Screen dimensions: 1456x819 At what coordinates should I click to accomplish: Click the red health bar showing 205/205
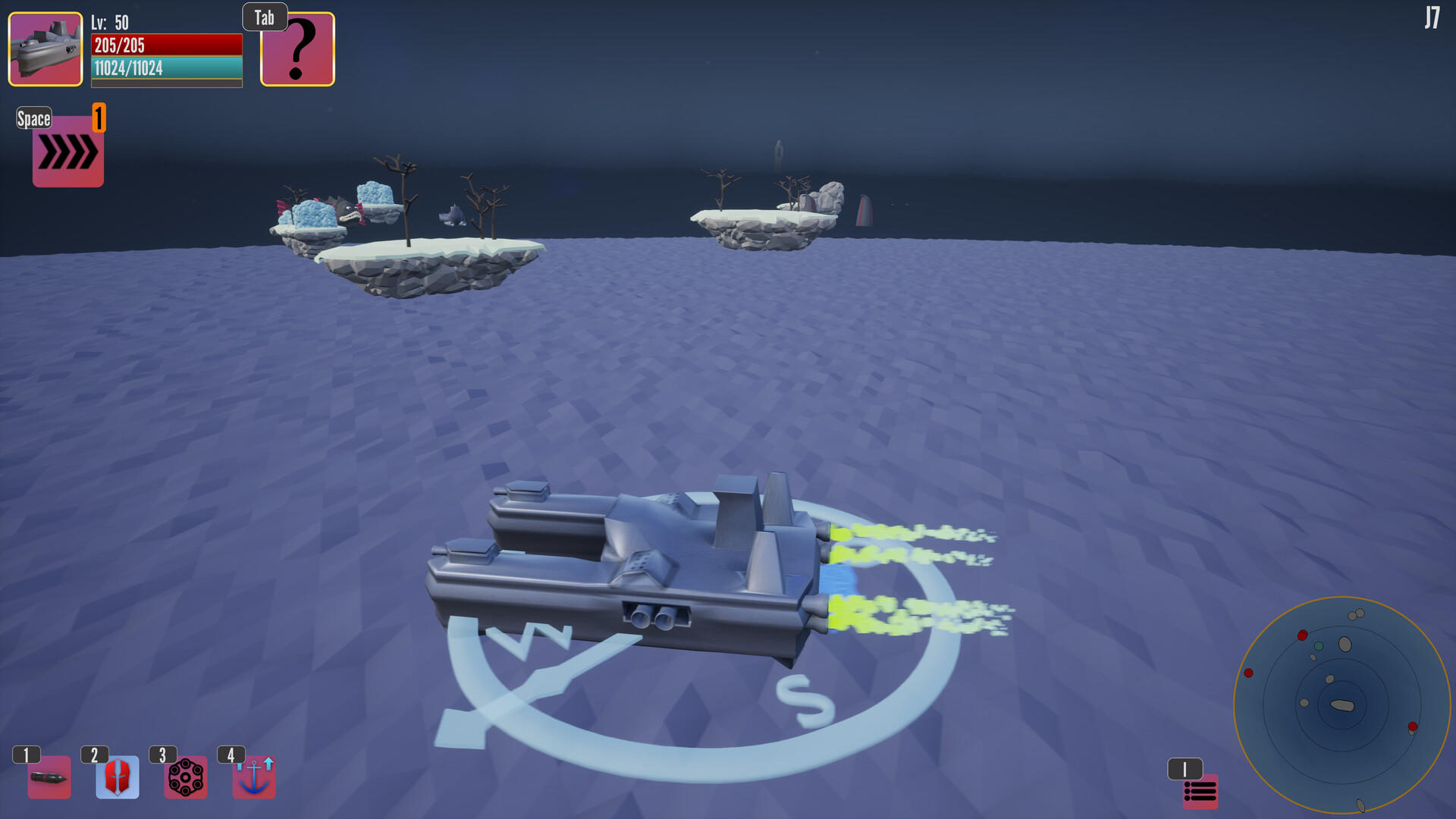(166, 46)
